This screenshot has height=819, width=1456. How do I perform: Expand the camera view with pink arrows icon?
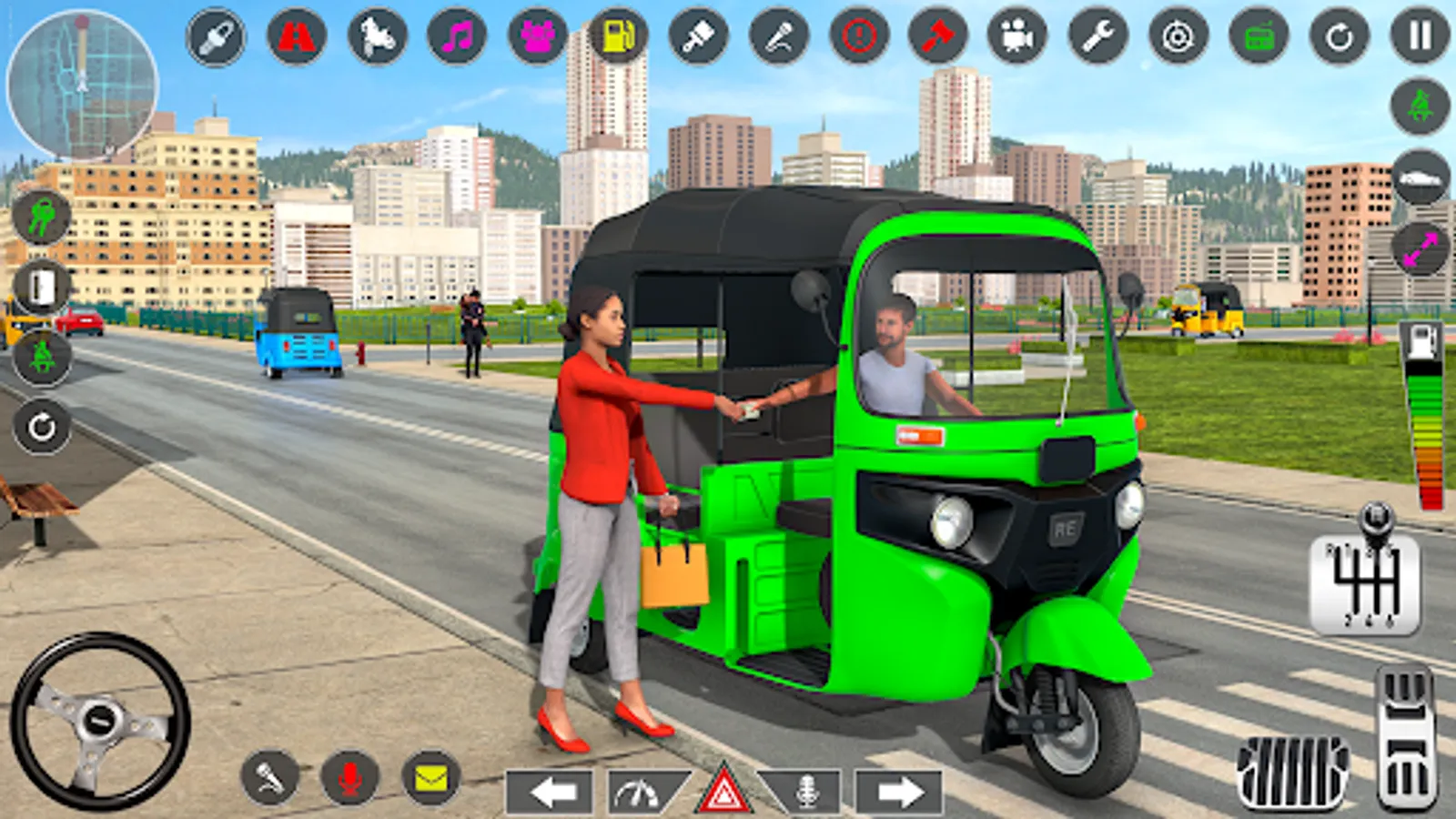(x=1420, y=244)
